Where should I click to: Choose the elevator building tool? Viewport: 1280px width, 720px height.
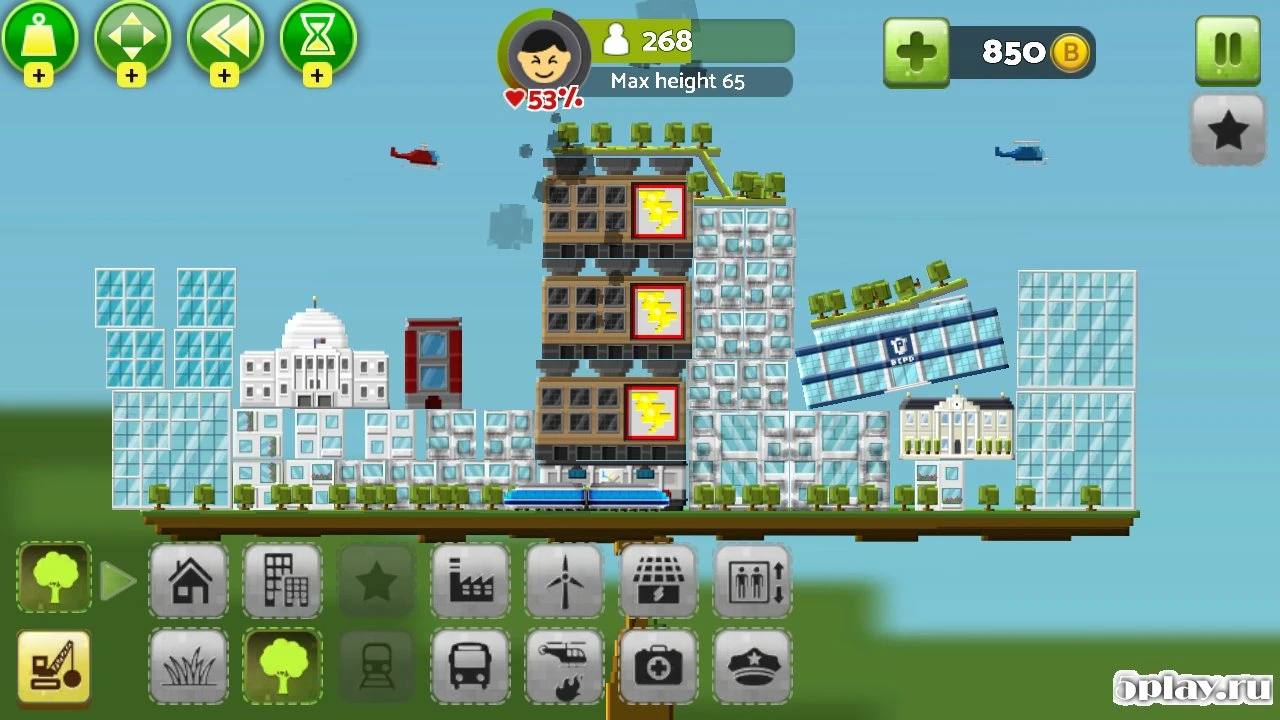pyautogui.click(x=752, y=580)
